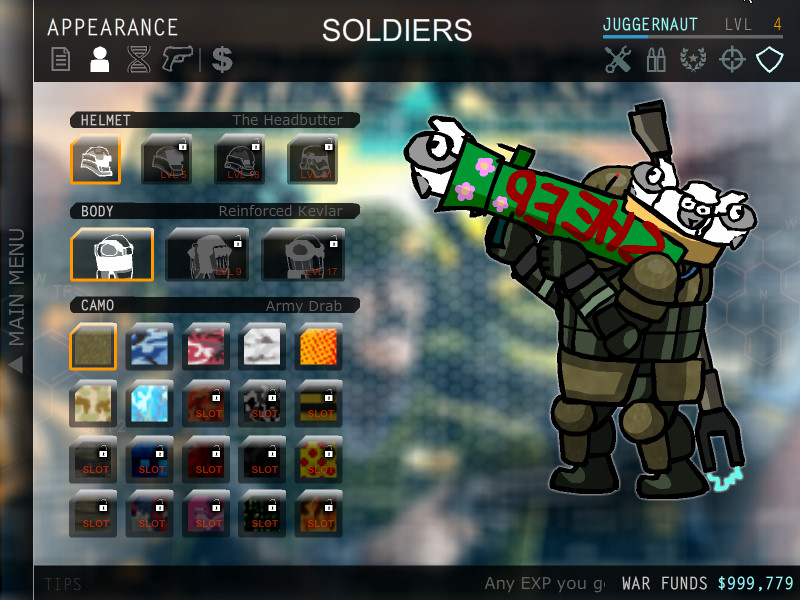Select the wrench and screwdriver class icon
Image resolution: width=800 pixels, height=600 pixels.
coord(619,60)
